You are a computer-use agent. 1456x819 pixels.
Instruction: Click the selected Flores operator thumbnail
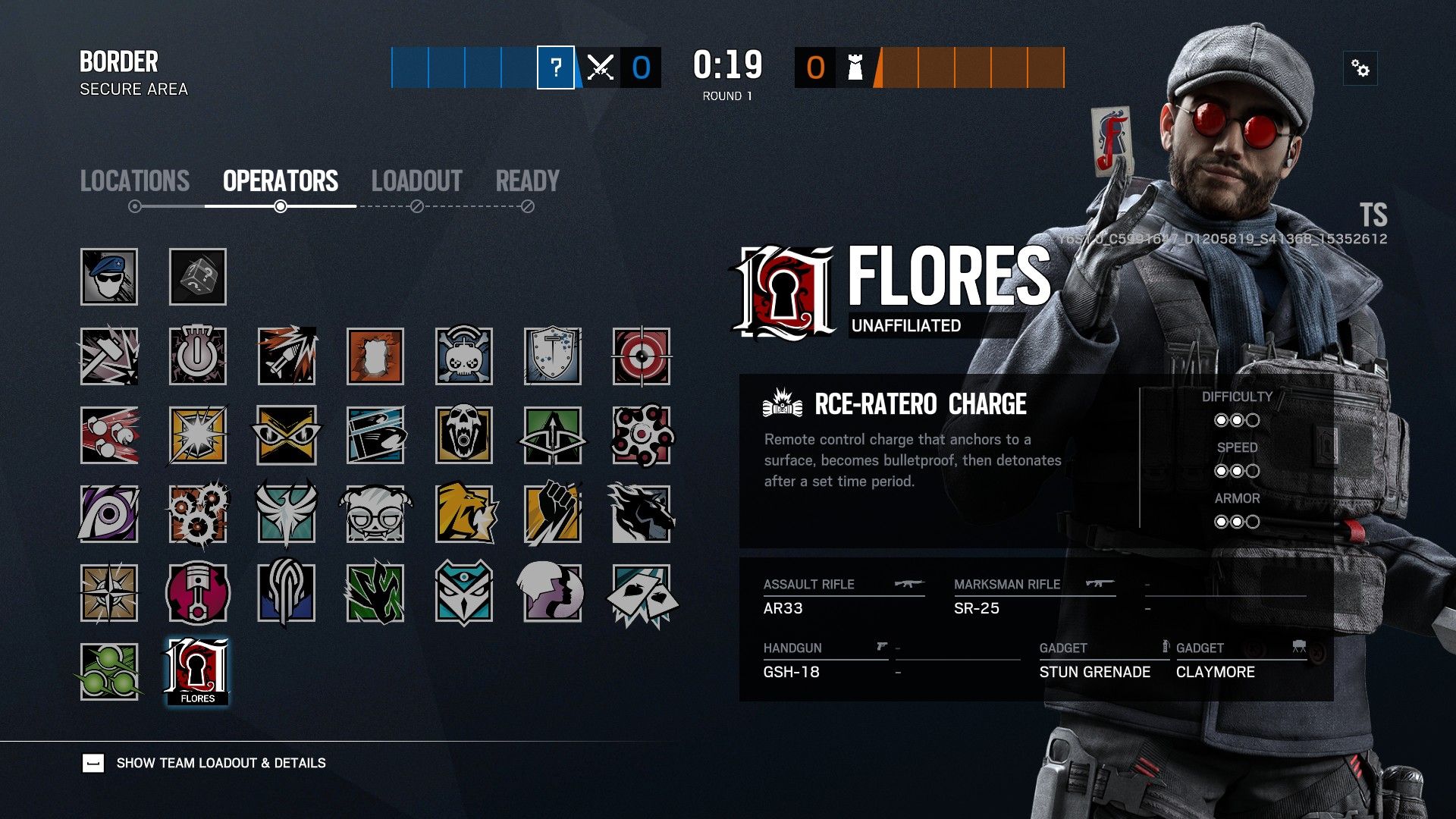[x=197, y=671]
